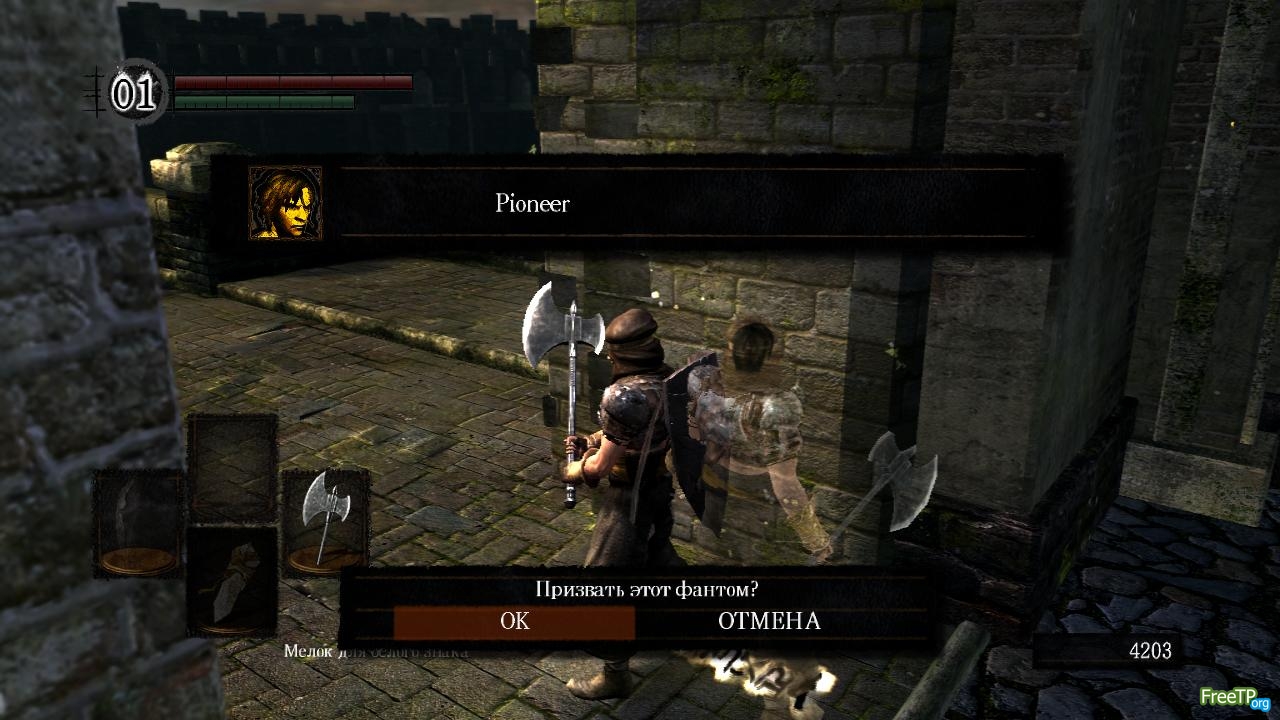The image size is (1280, 720).
Task: Select the battle axe weapon slot
Action: pyautogui.click(x=326, y=520)
